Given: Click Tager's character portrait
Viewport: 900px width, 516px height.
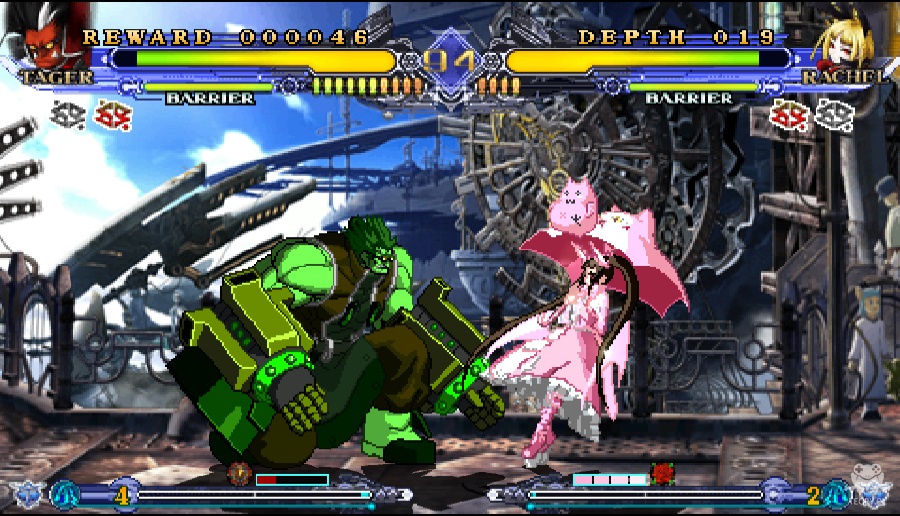Looking at the screenshot, I should (40, 40).
